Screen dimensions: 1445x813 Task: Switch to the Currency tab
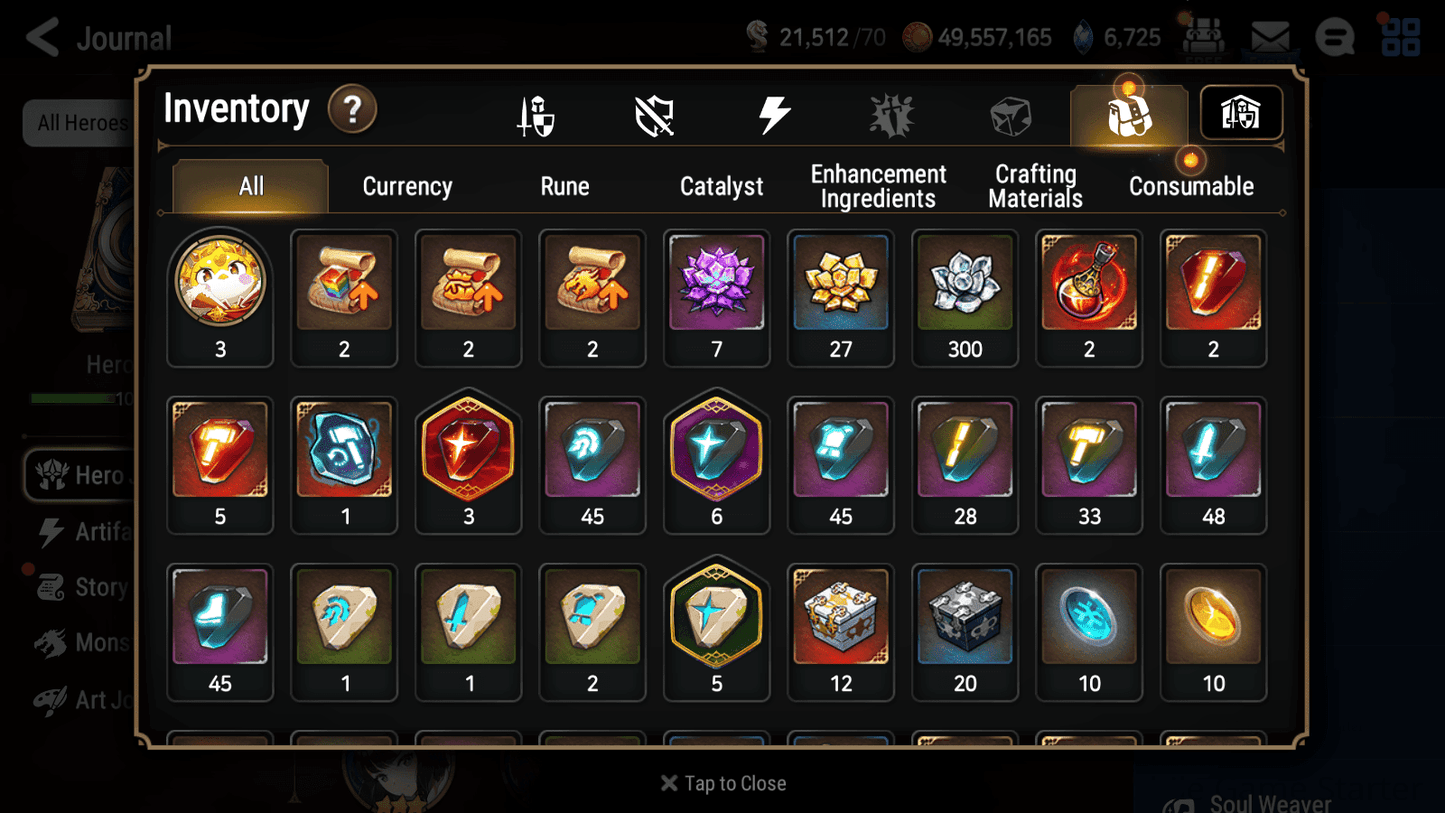click(x=407, y=186)
